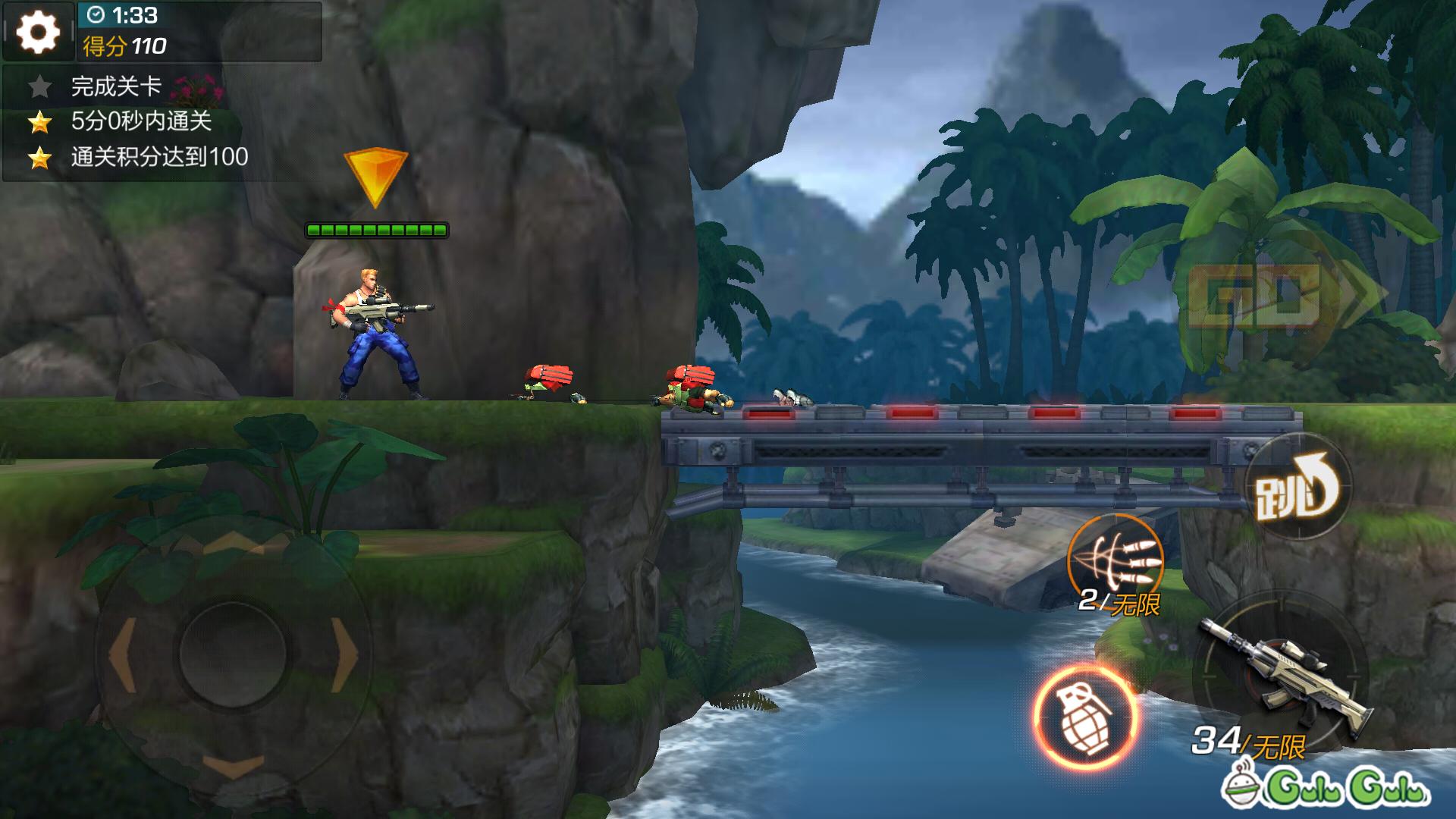Open the gear settings menu
Screen dimensions: 1456x819
38,32
